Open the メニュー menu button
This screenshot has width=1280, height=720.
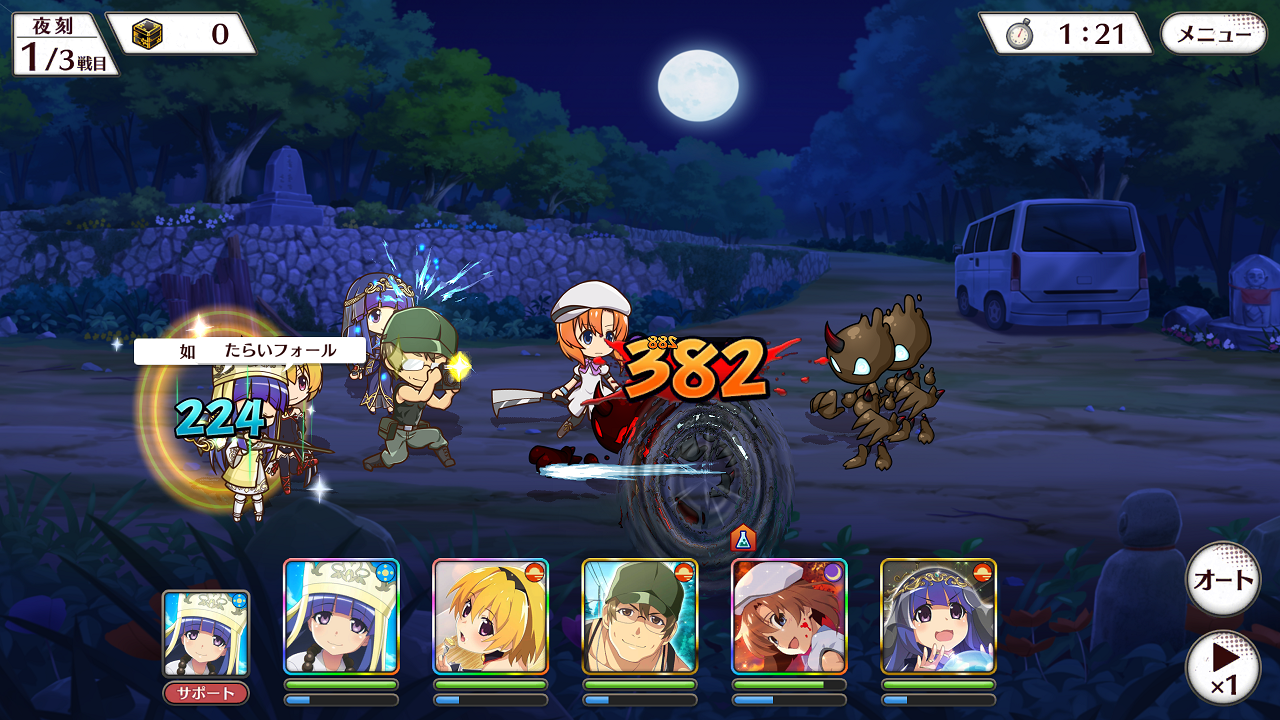click(x=1213, y=34)
